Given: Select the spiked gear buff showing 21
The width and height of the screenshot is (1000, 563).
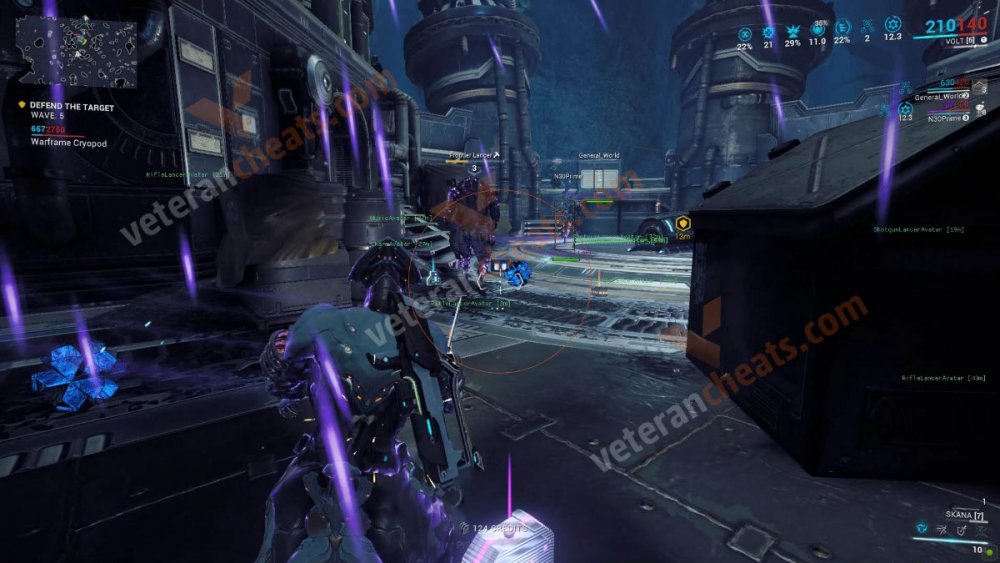Looking at the screenshot, I should (769, 30).
